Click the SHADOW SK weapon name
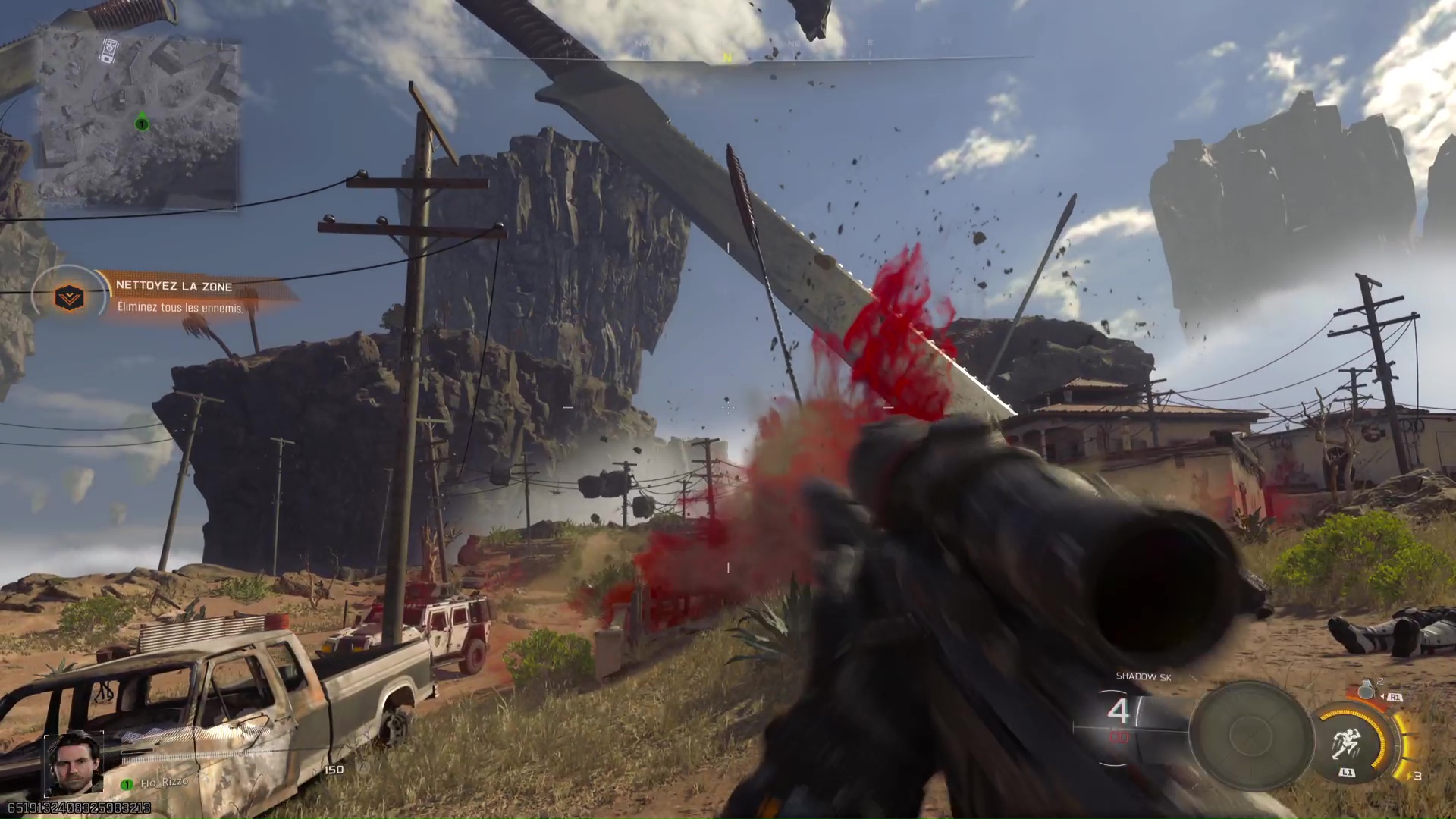 point(1145,677)
